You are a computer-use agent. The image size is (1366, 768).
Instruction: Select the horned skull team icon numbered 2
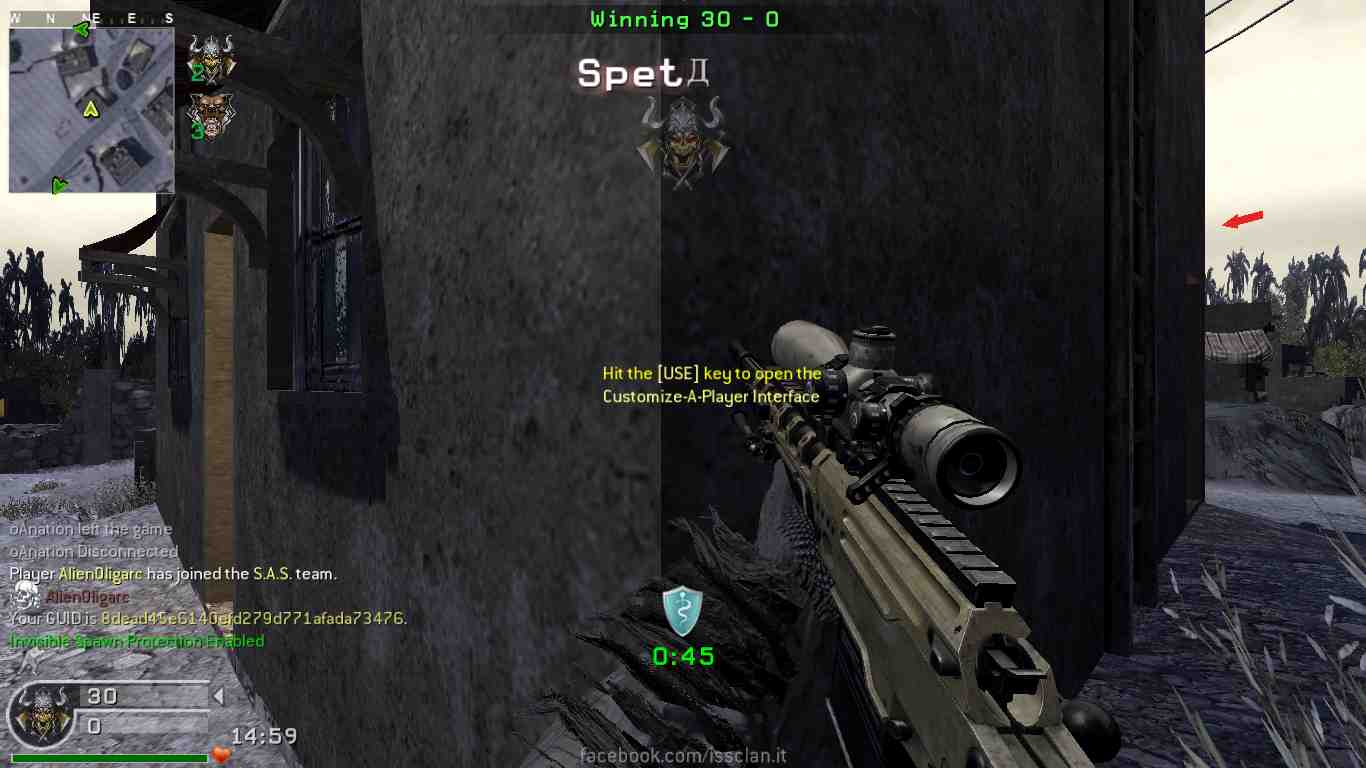(x=211, y=58)
